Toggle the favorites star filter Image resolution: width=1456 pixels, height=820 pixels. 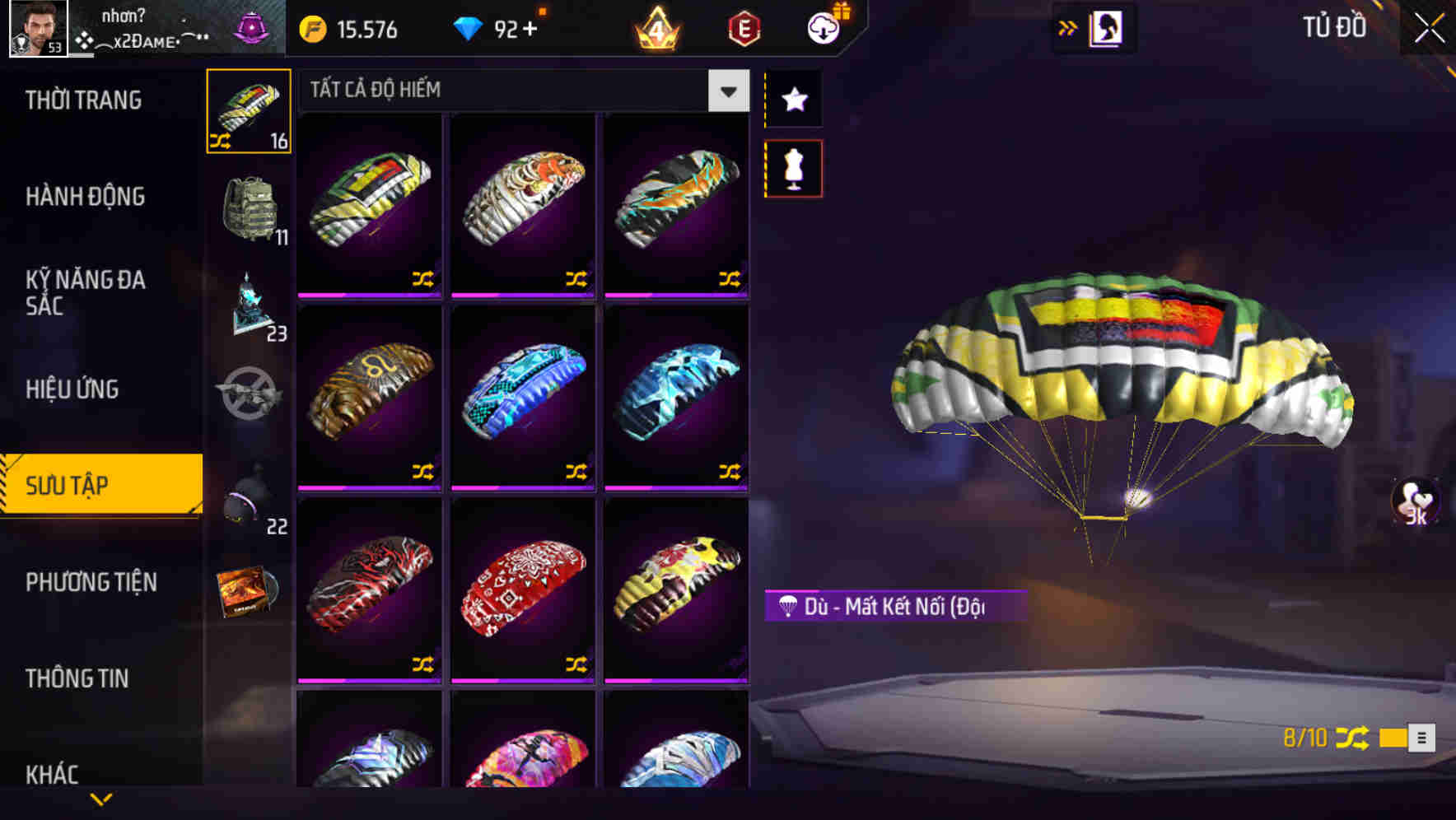click(793, 100)
